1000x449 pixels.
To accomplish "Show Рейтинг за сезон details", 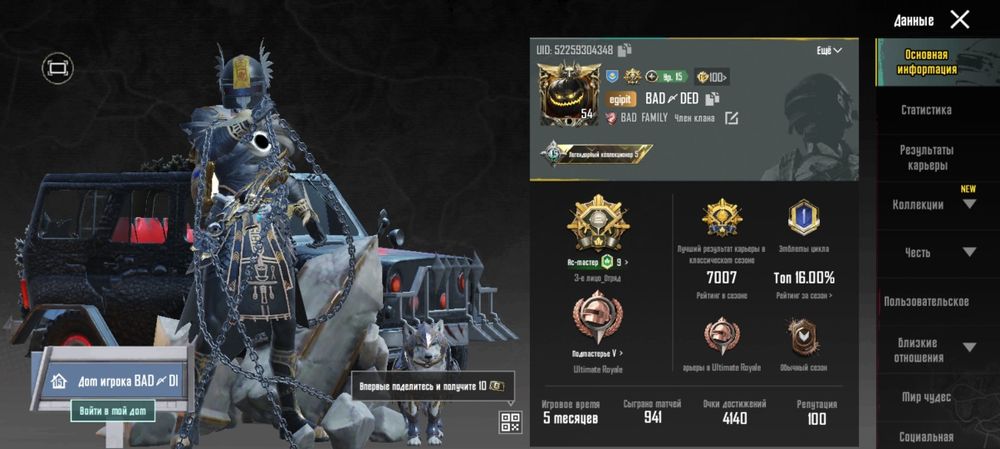I will coord(803,295).
